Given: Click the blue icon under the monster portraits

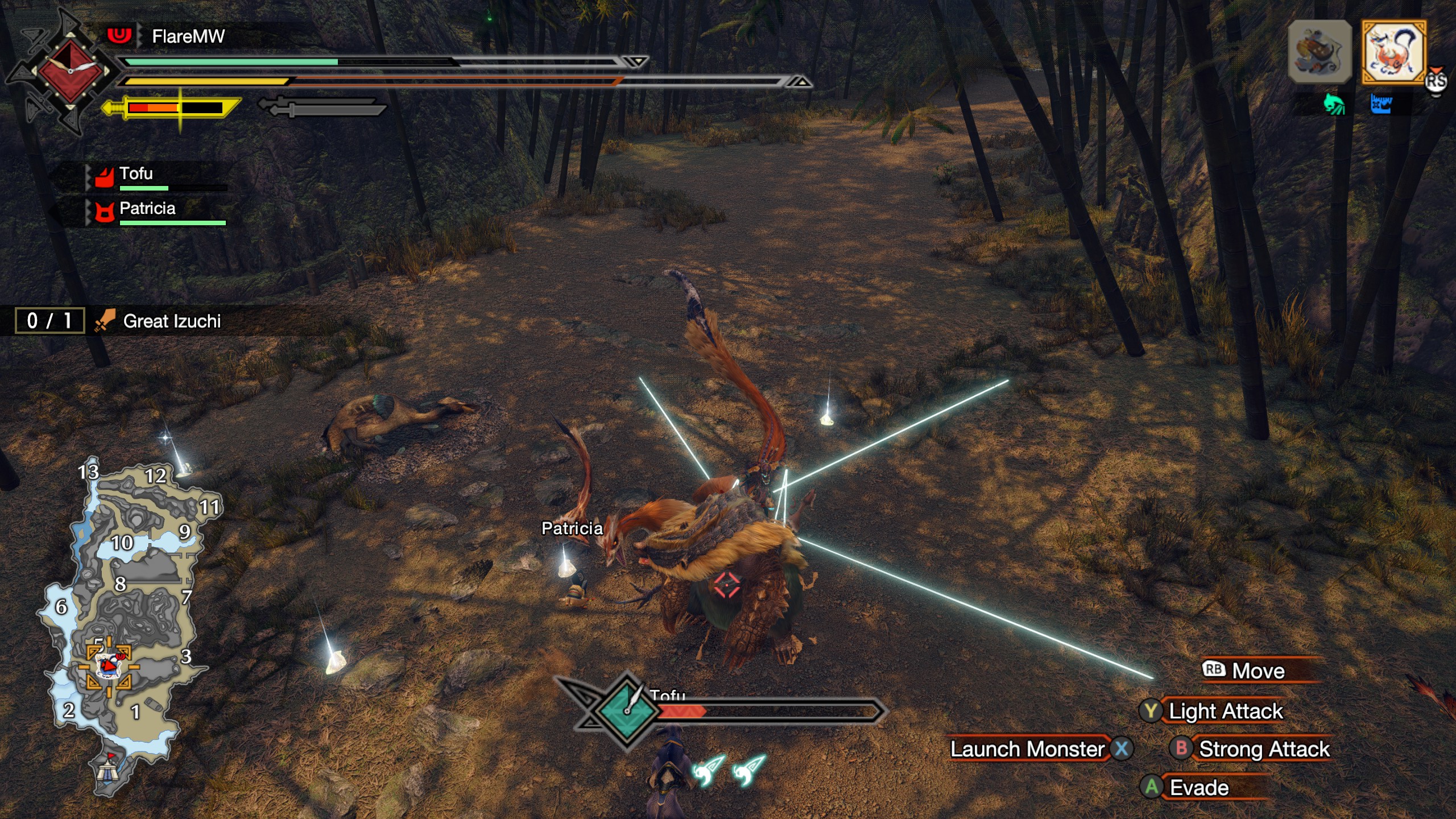Looking at the screenshot, I should pos(1381,105).
